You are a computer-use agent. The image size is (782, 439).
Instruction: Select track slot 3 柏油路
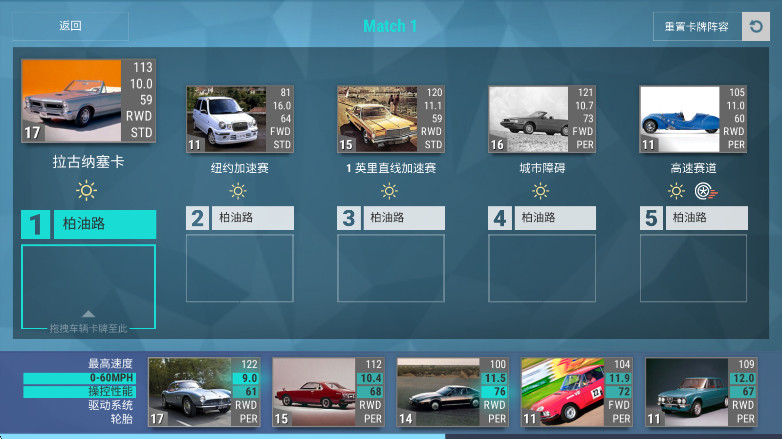(390, 218)
